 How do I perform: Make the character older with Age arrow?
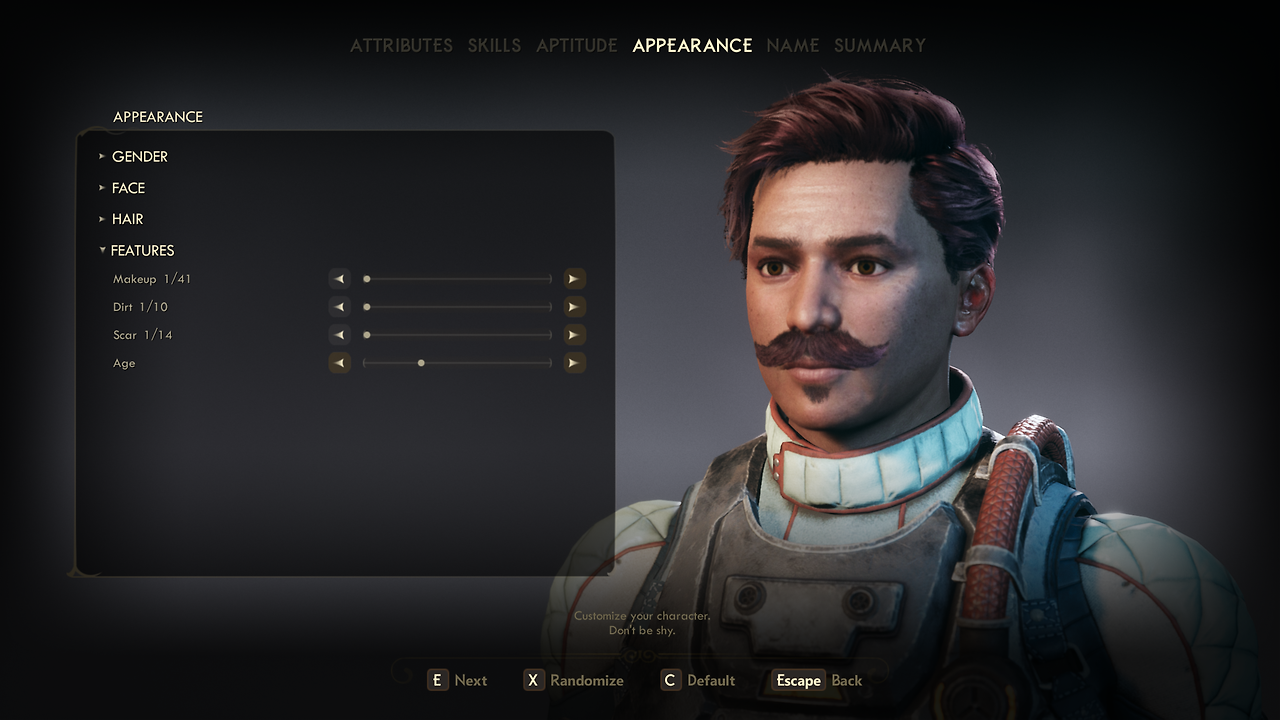(573, 363)
